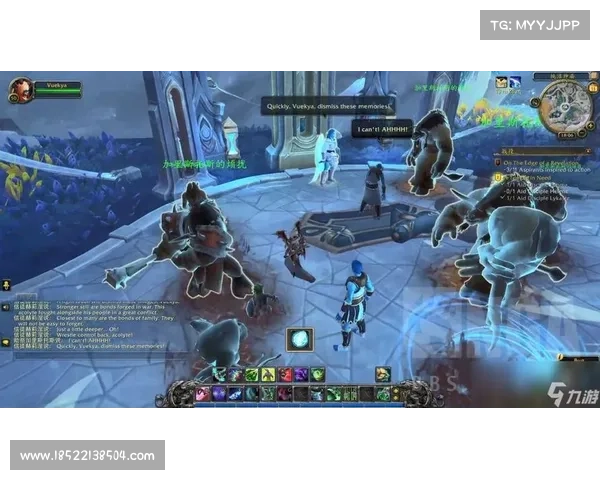
Task: Activate the glowing orb extra action button
Action: click(x=300, y=338)
